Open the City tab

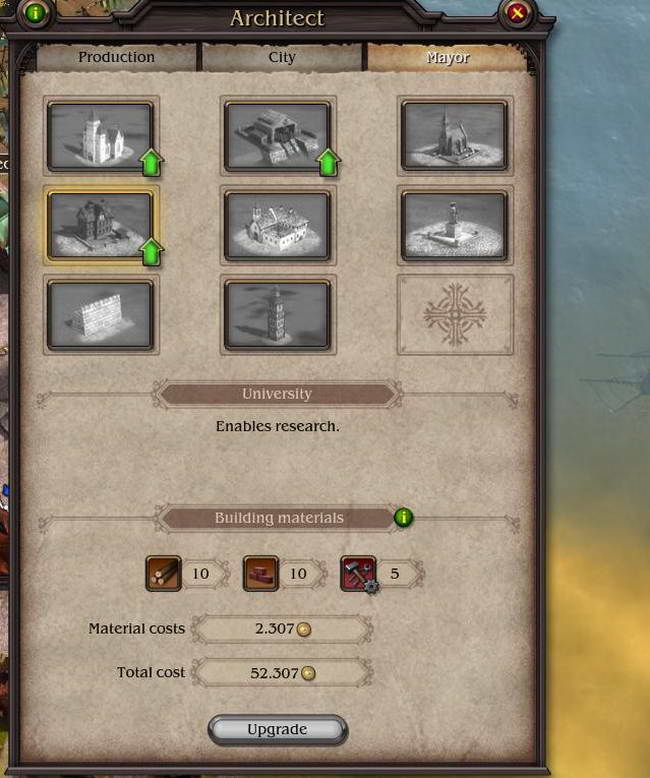[282, 57]
